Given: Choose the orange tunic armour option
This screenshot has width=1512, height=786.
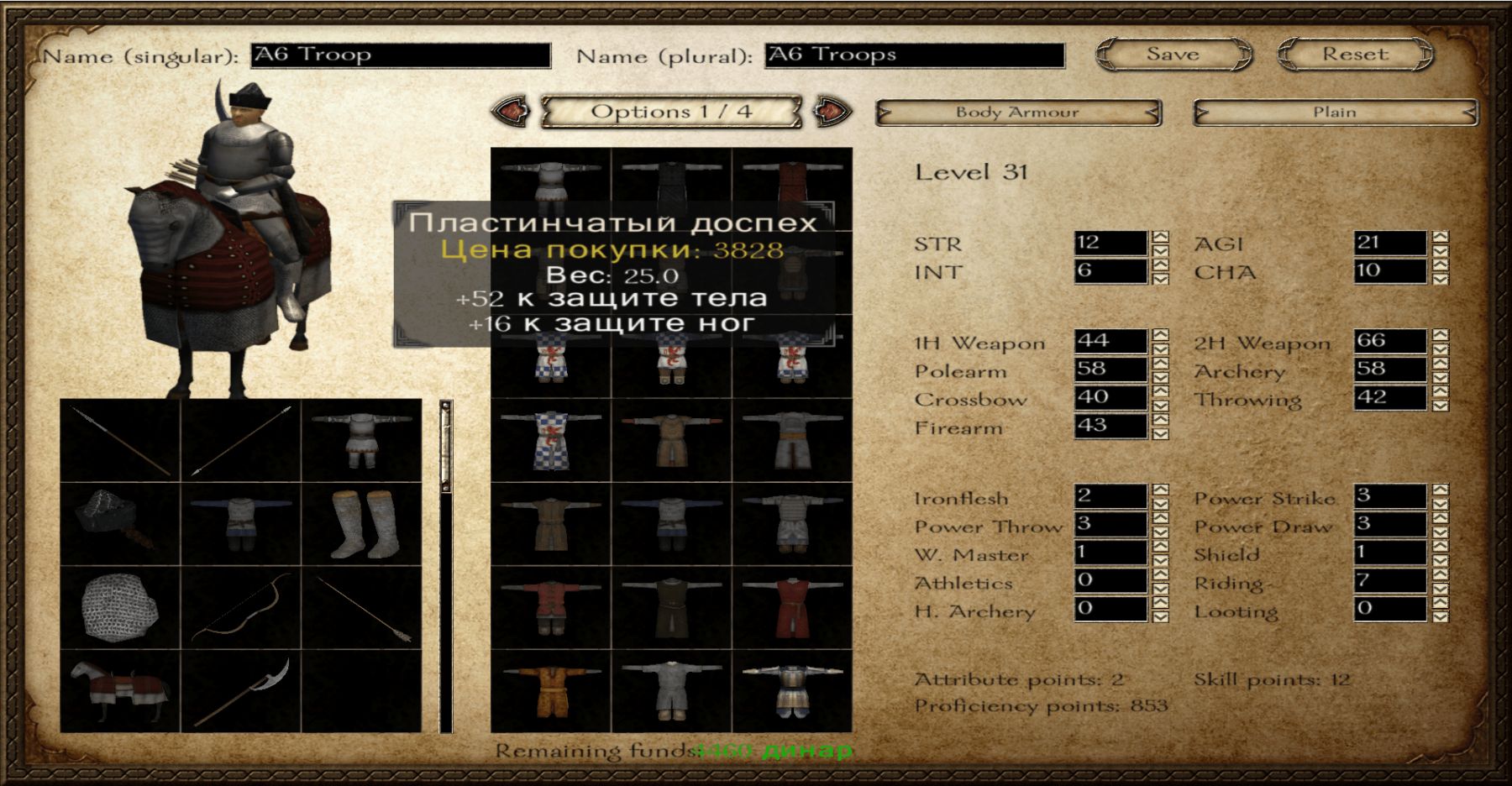Looking at the screenshot, I should coord(550,691).
